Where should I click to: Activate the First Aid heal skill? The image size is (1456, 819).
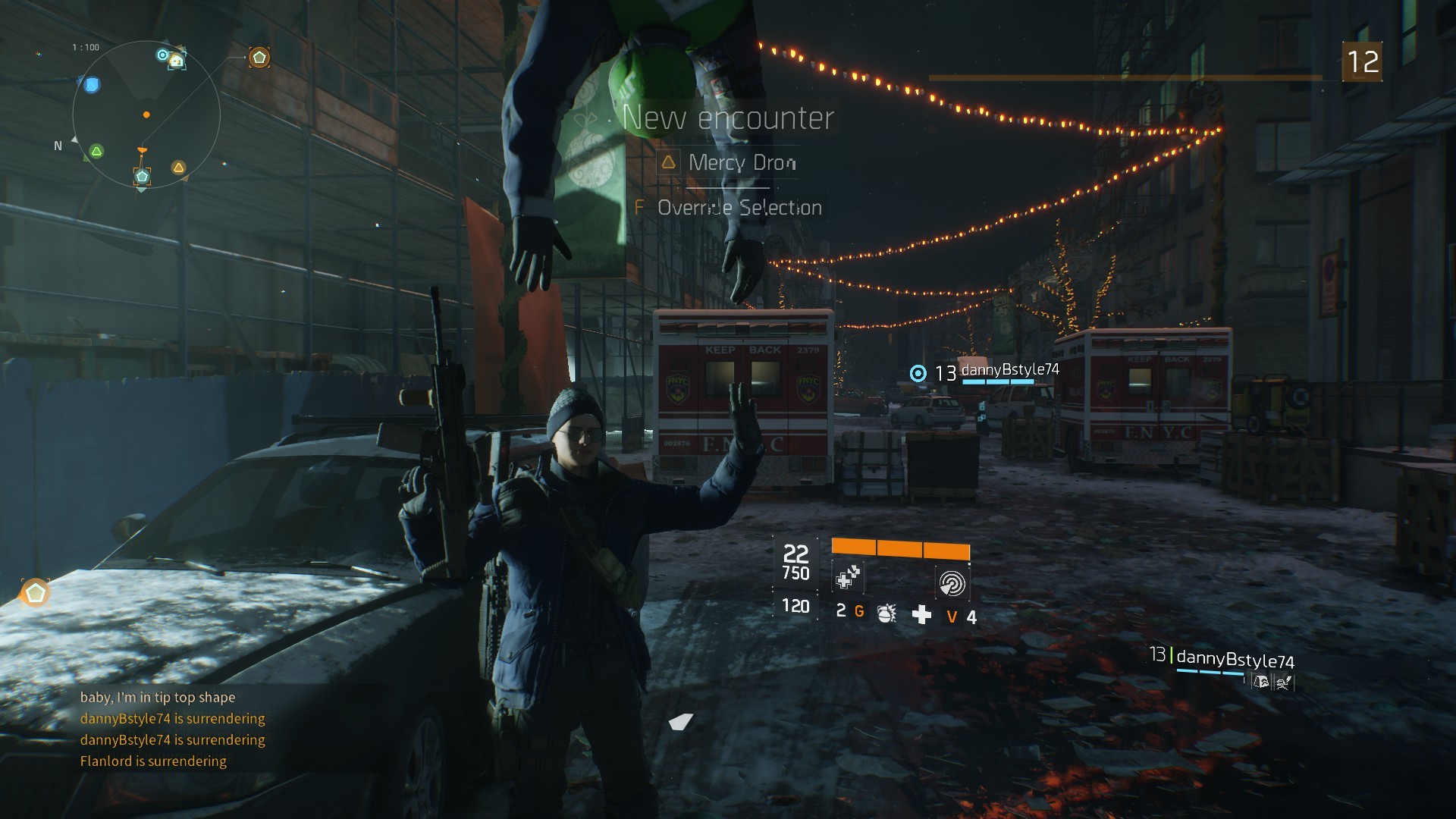click(x=847, y=579)
